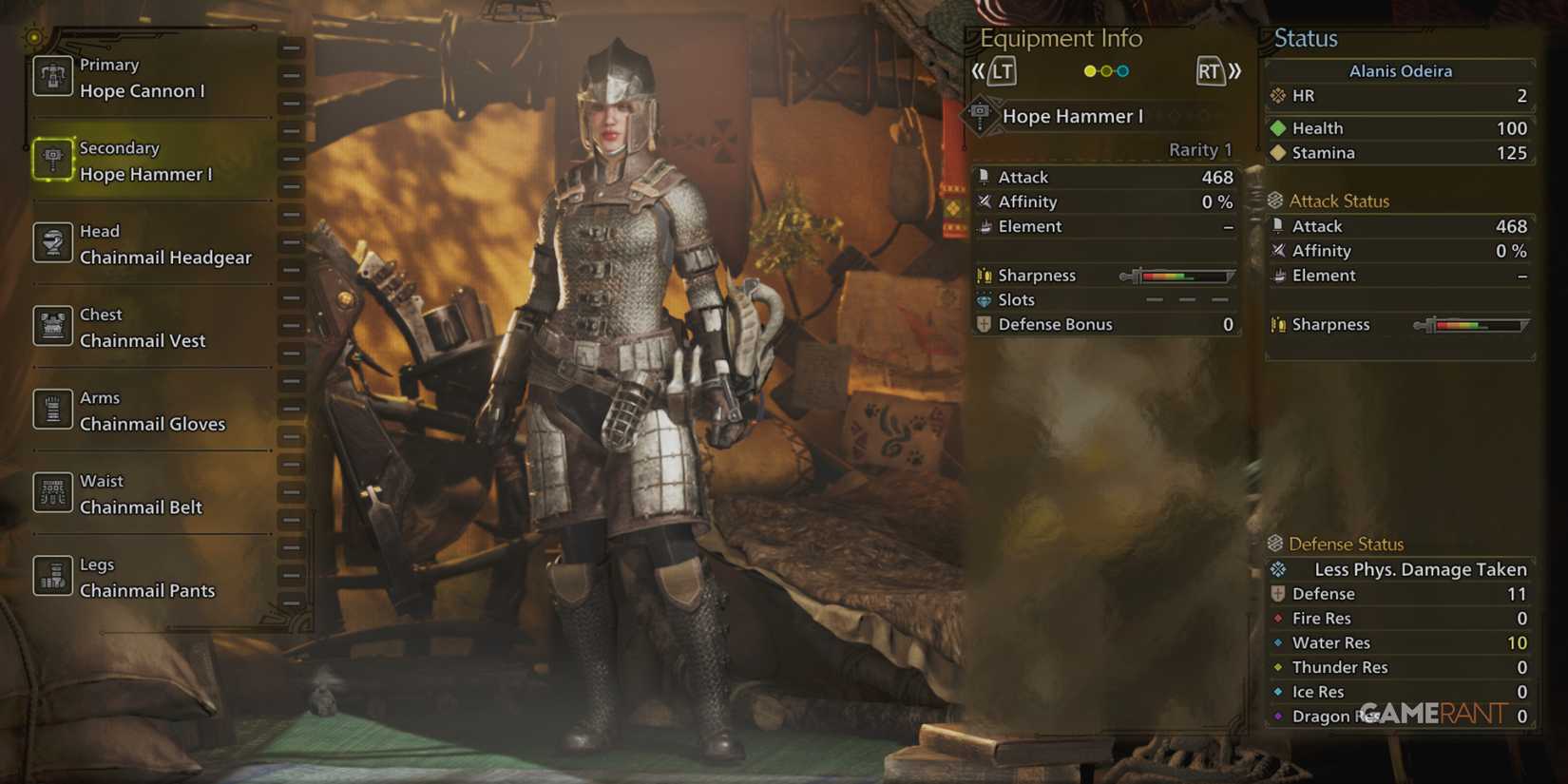Click the Defense Status shield icon
The image size is (1568, 784).
coord(1274,544)
